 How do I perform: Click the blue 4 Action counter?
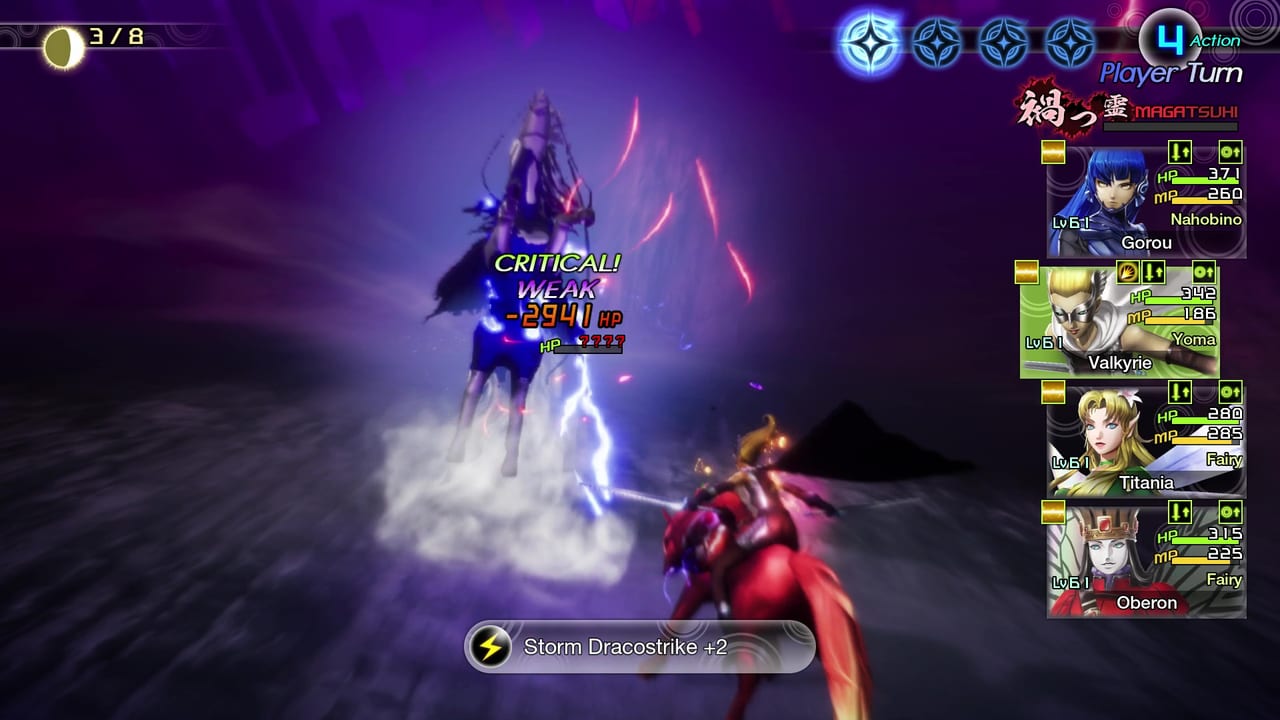coord(1168,38)
